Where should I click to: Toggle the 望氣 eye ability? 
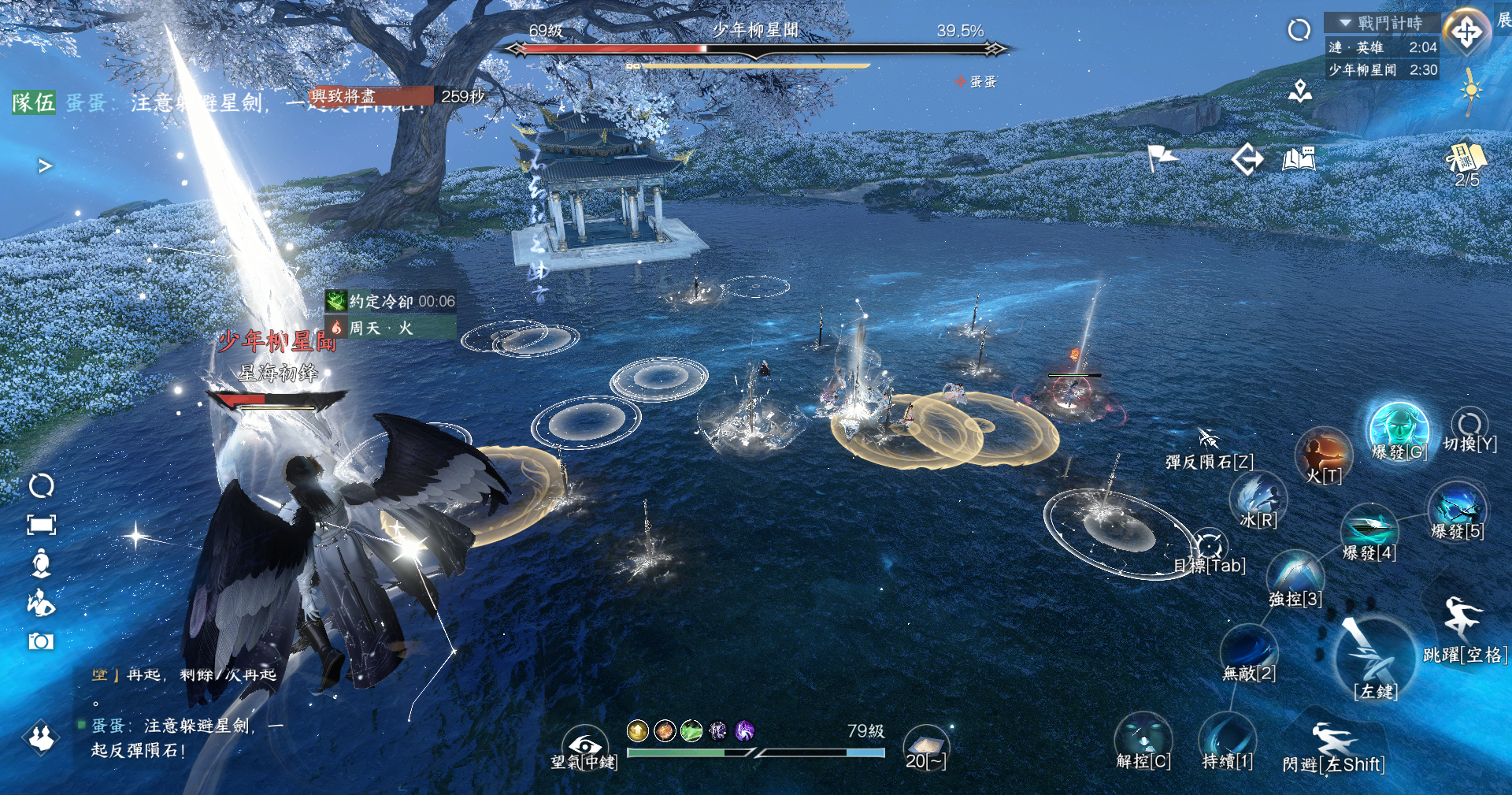point(584,745)
